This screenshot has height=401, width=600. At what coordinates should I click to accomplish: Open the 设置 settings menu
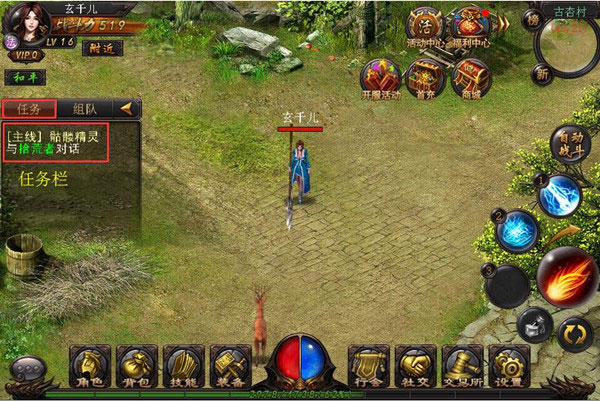509,367
